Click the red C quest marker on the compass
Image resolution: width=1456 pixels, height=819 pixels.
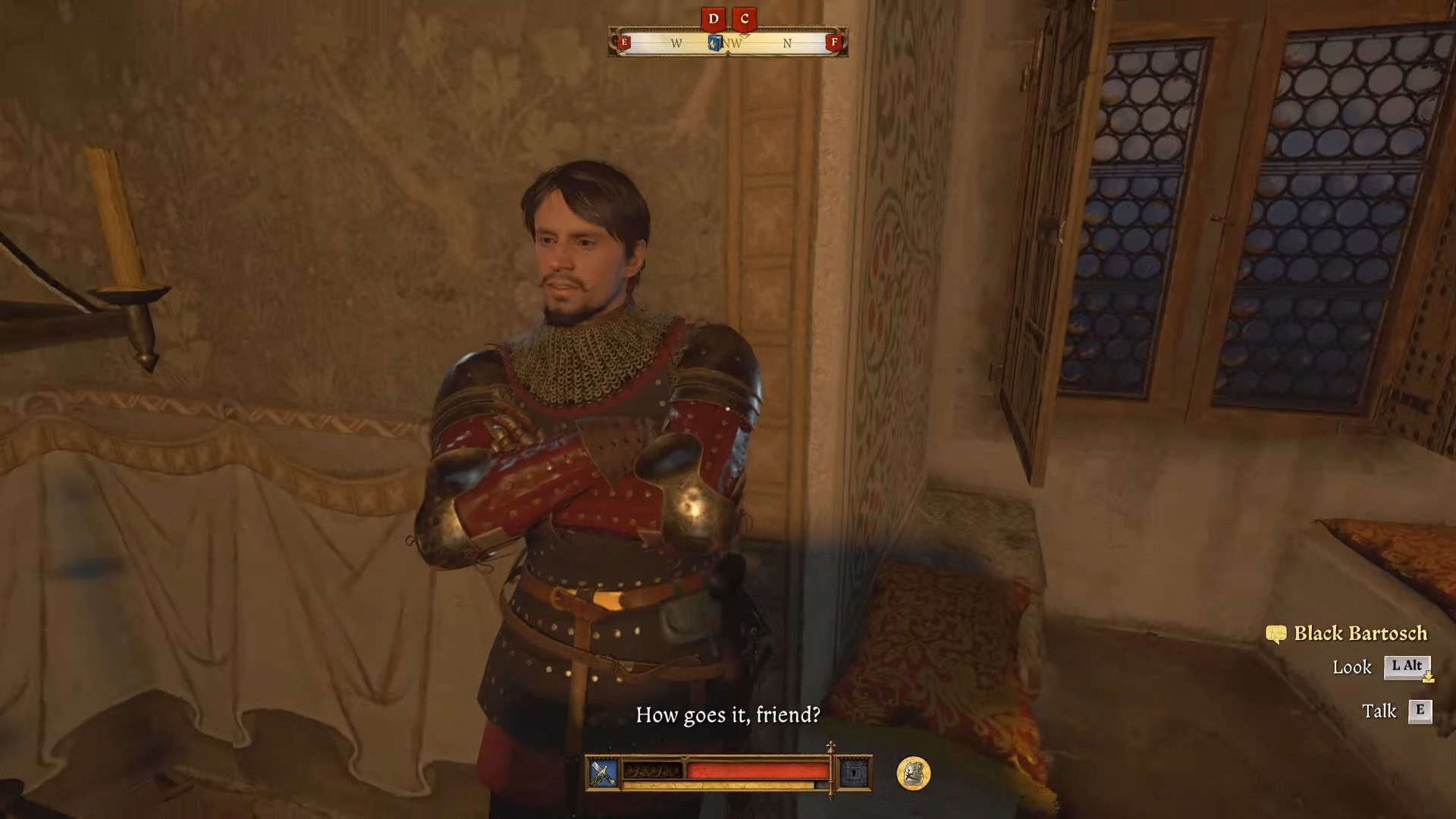coord(745,19)
